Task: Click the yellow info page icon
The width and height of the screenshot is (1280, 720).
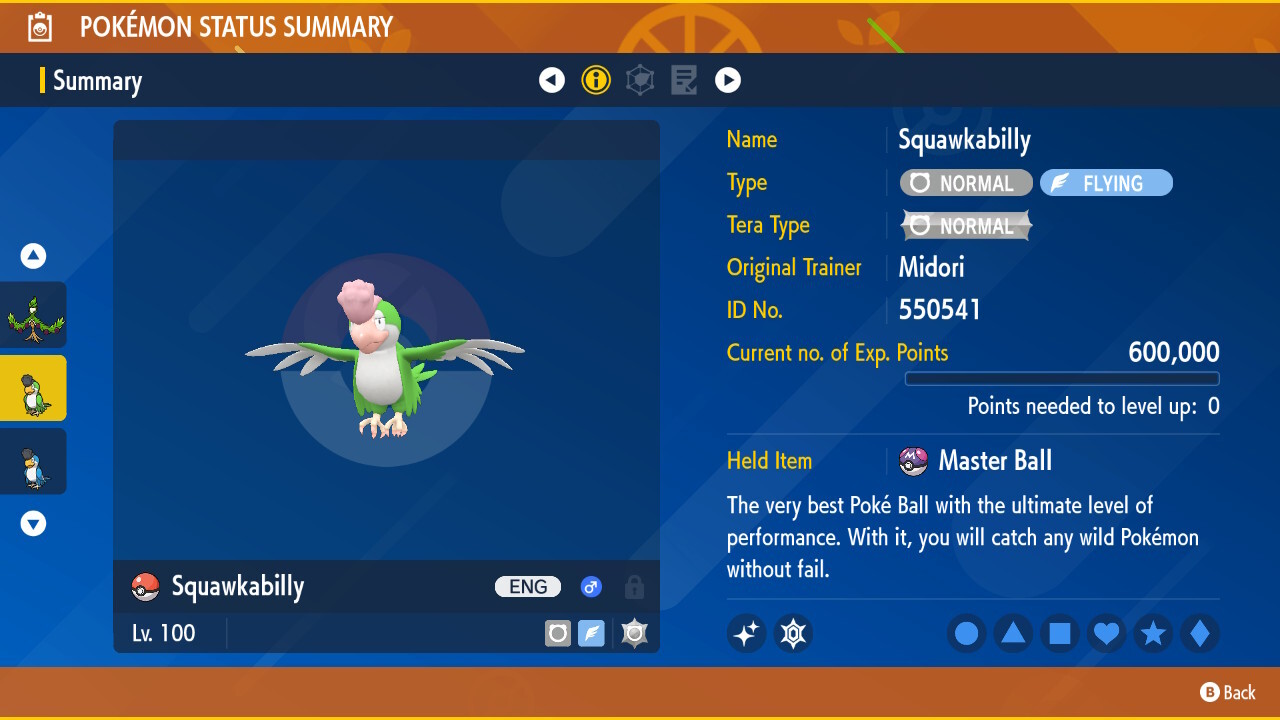Action: (596, 80)
